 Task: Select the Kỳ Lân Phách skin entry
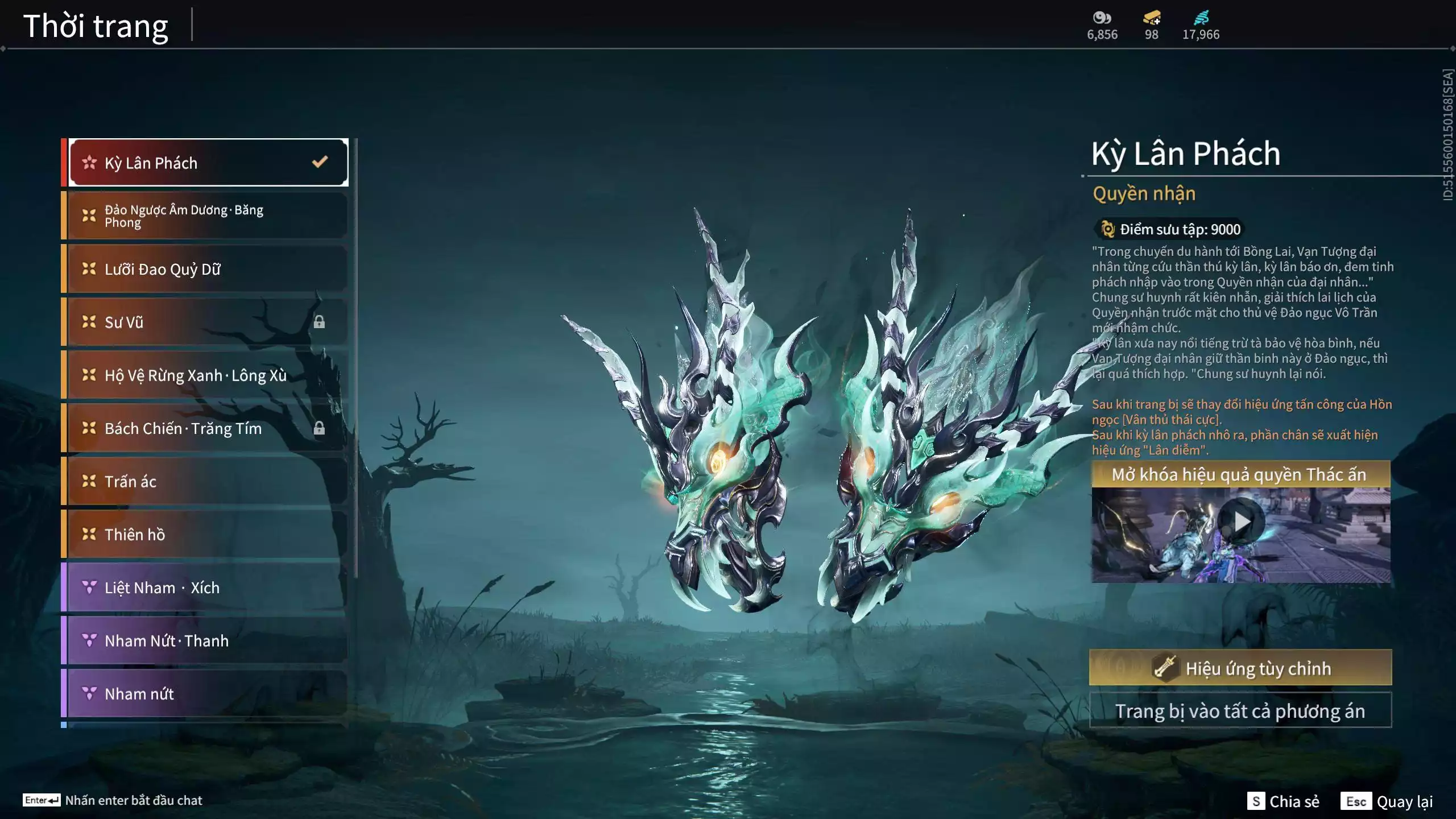click(x=208, y=163)
